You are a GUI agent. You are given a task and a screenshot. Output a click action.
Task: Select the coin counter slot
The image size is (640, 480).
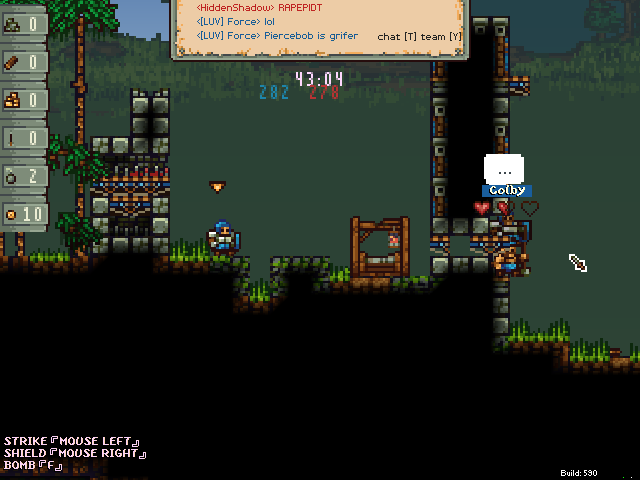coord(23,214)
